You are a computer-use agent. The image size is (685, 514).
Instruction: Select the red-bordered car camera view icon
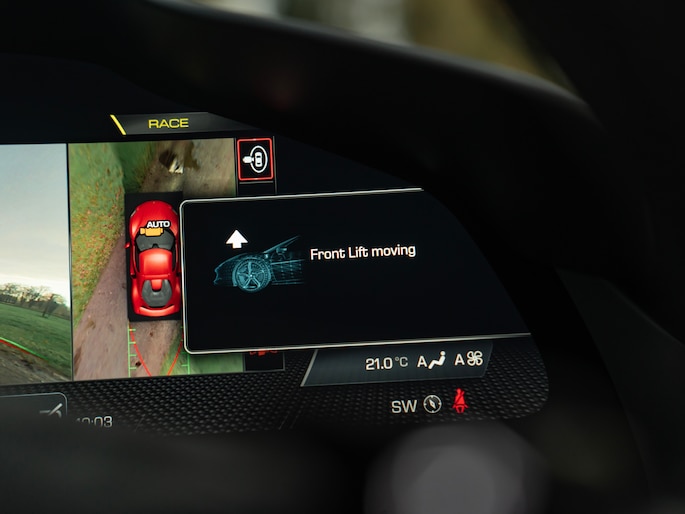(255, 159)
